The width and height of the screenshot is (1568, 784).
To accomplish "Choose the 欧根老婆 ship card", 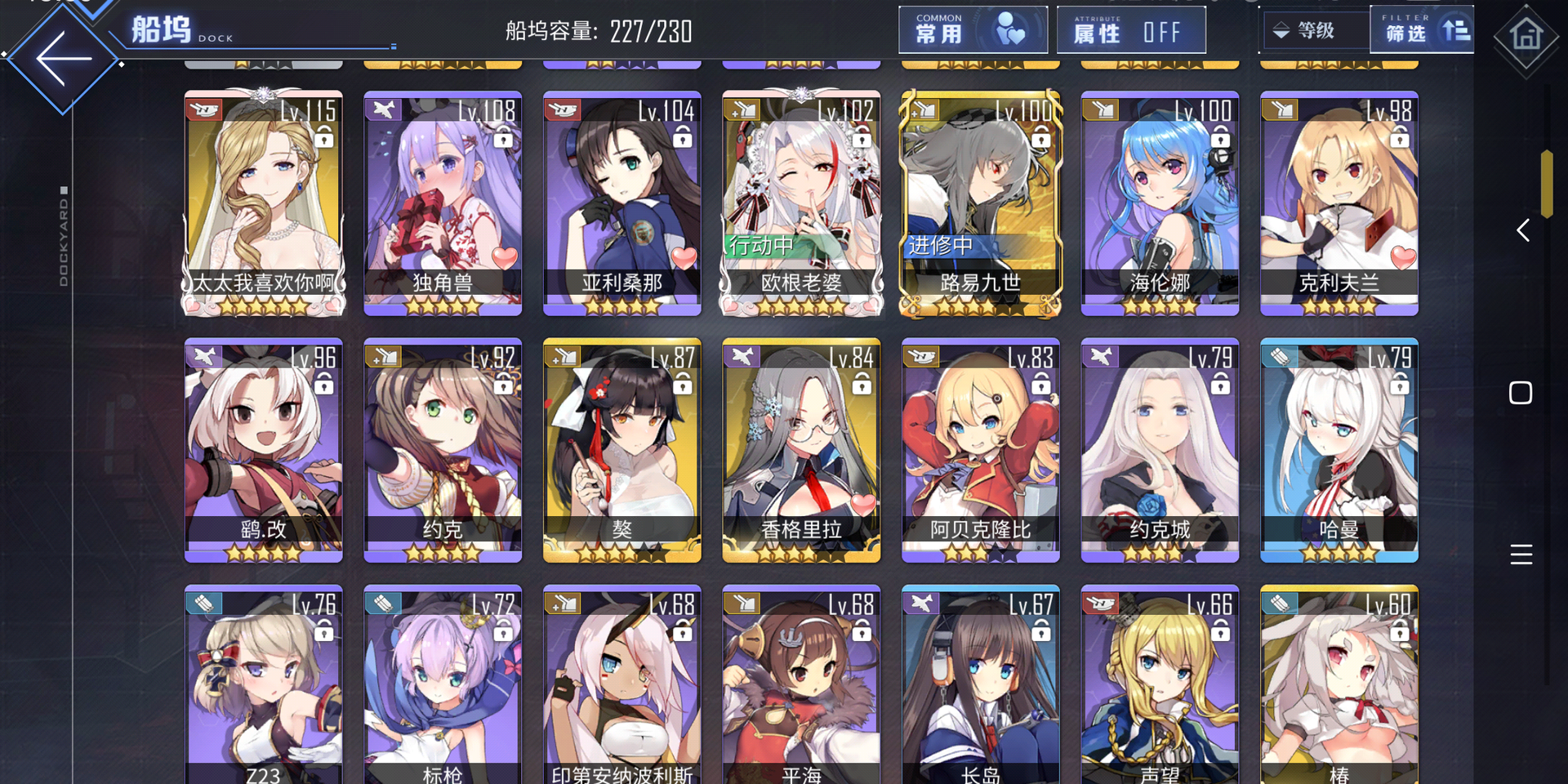I will 801,203.
